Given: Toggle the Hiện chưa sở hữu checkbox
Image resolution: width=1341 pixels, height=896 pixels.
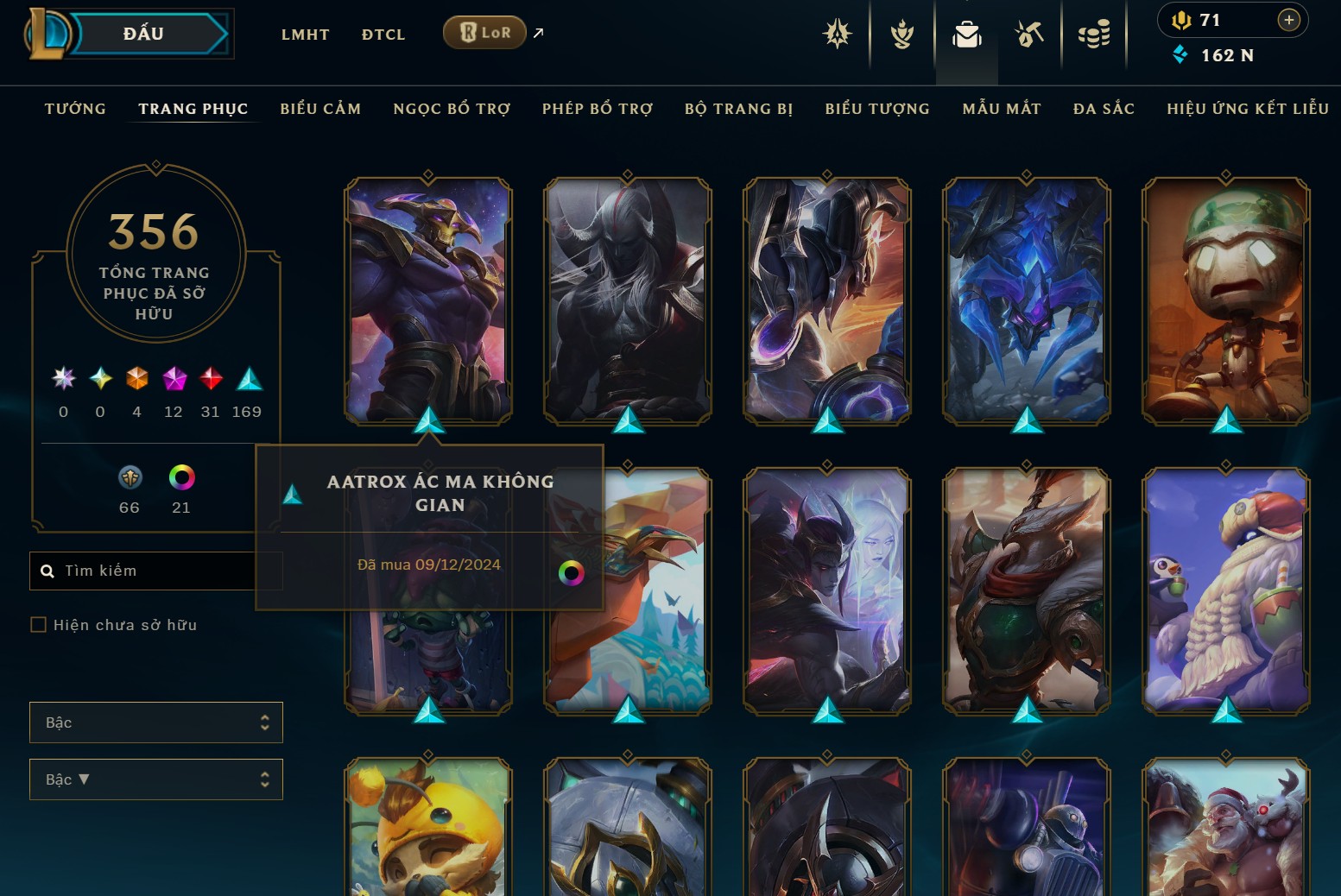Looking at the screenshot, I should pyautogui.click(x=39, y=624).
